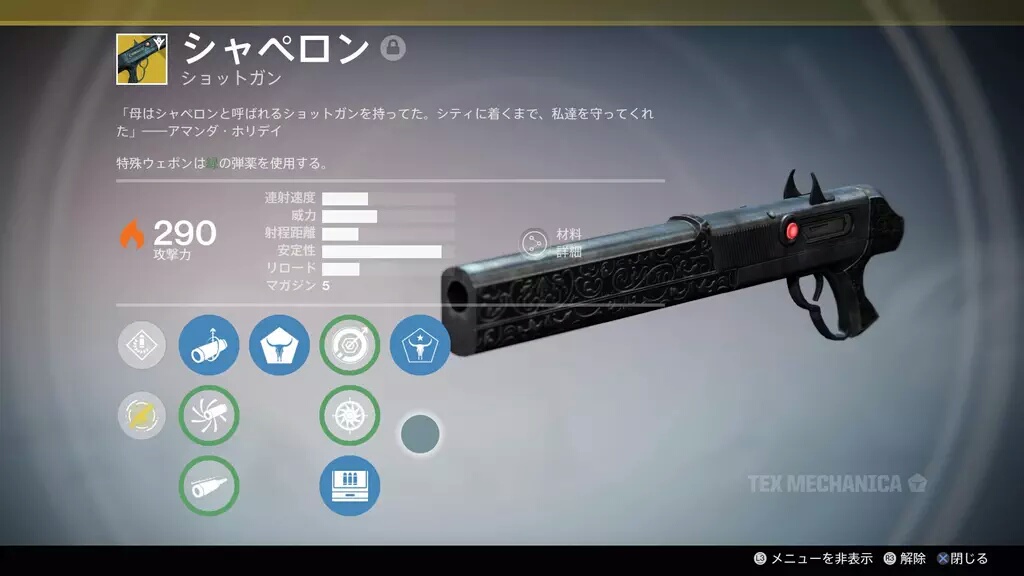Select the starred bull skull perk
The image size is (1024, 576).
(419, 345)
